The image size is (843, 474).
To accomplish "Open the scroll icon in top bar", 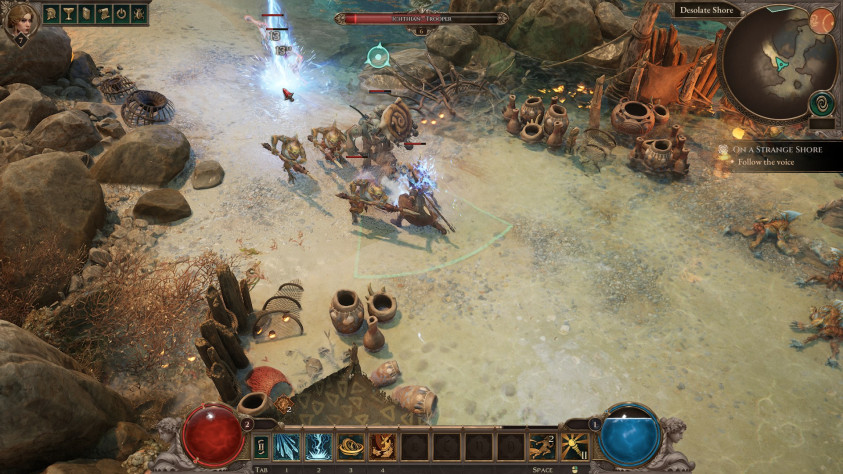I will (102, 14).
